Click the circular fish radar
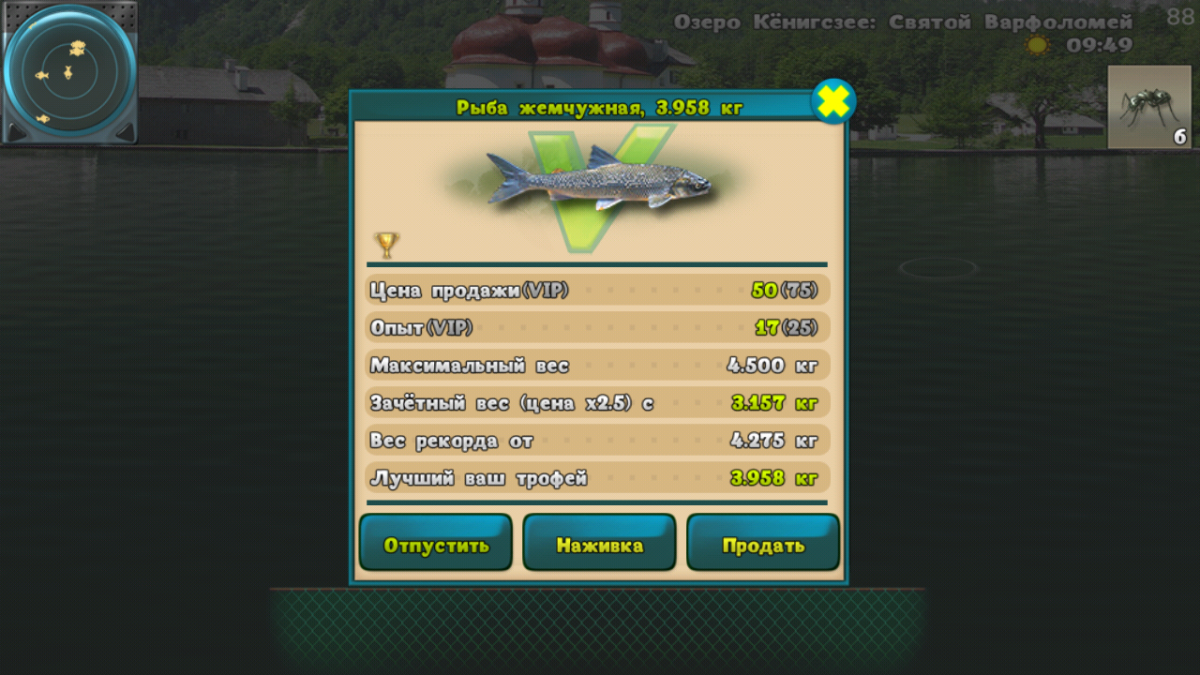 (69, 72)
